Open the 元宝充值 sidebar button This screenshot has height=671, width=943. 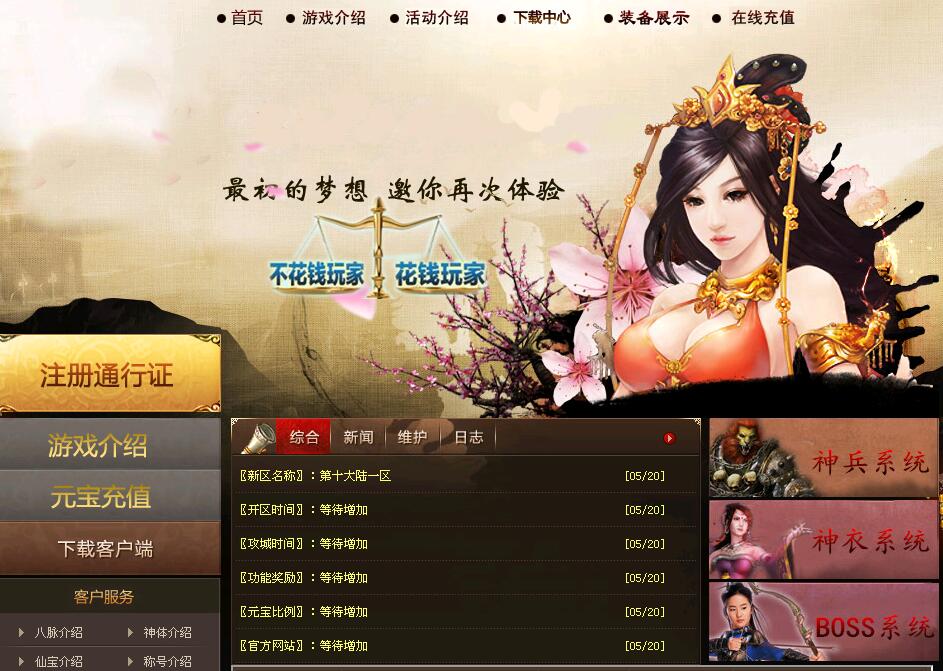[x=101, y=497]
